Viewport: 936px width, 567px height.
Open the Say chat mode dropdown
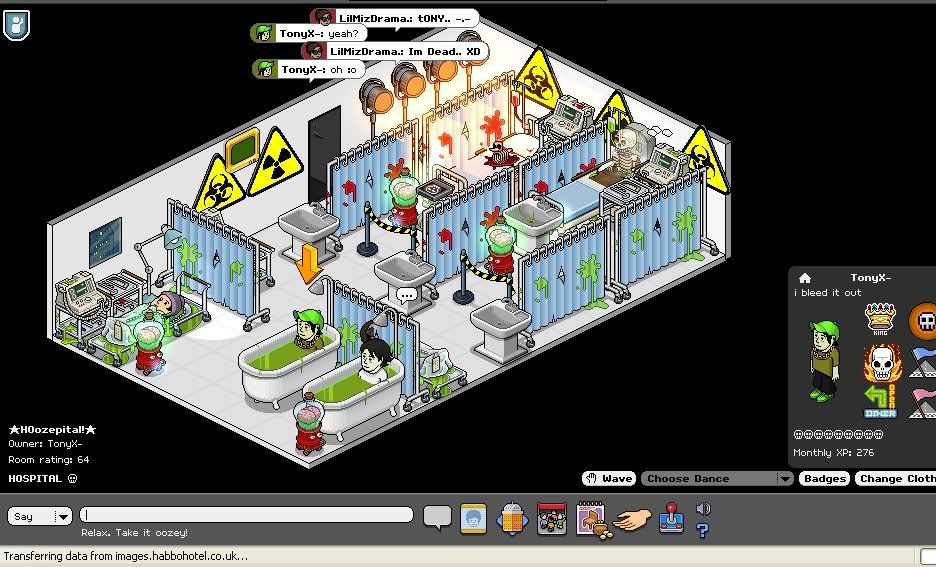[41, 516]
